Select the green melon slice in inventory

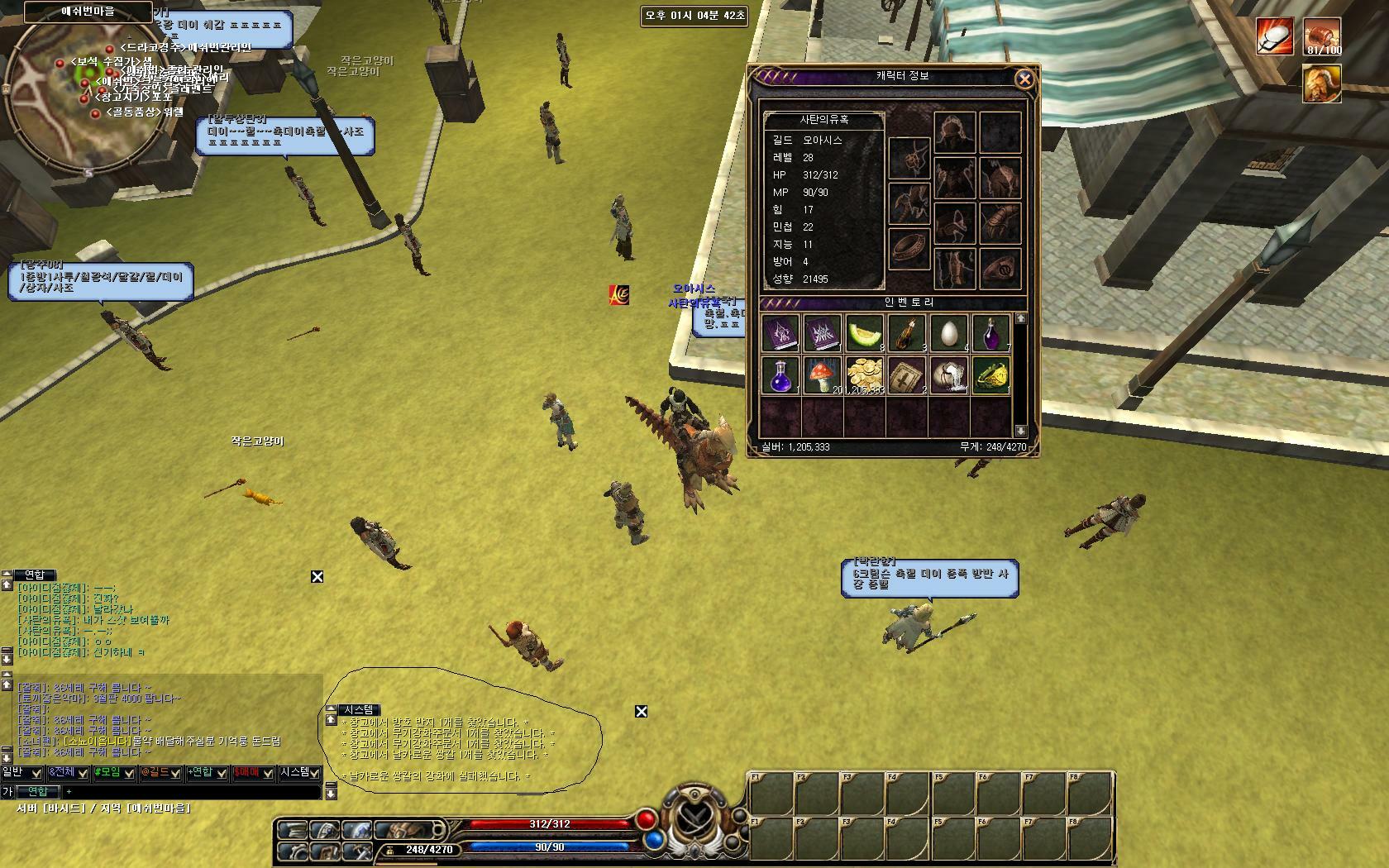pyautogui.click(x=865, y=333)
